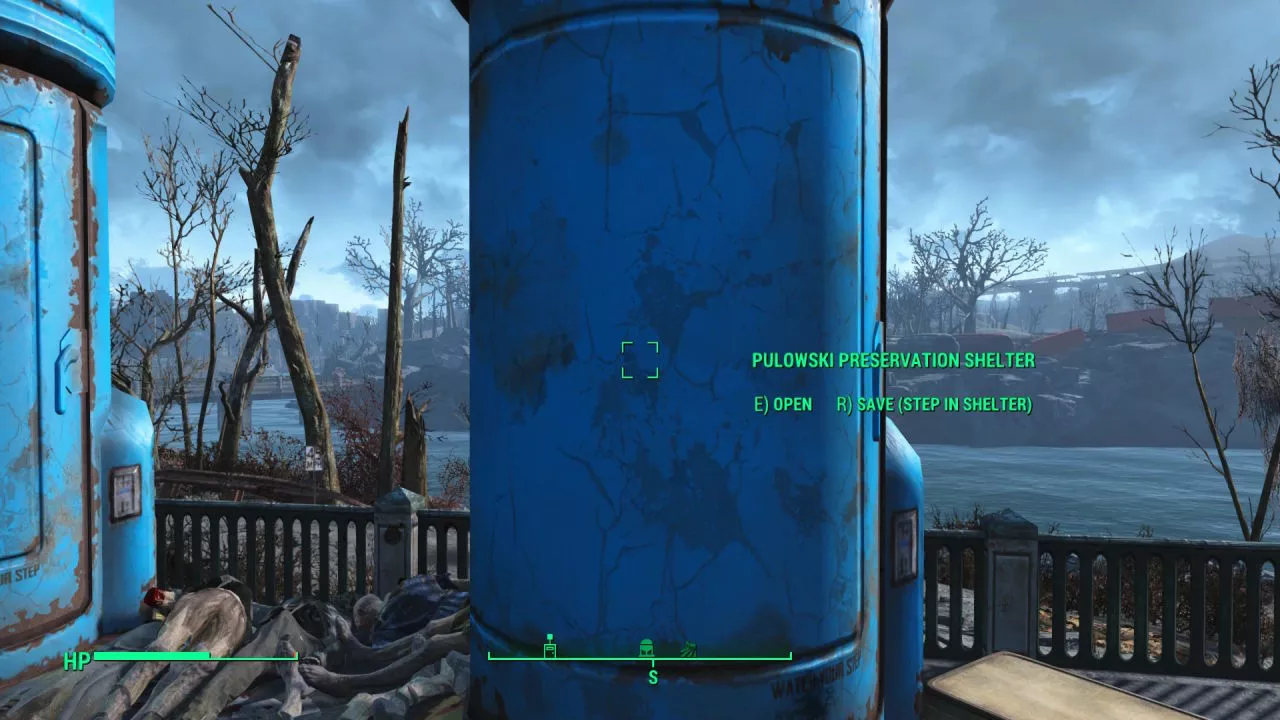1280x720 pixels.
Task: Select the dome-shaped compass marker
Action: (x=646, y=647)
